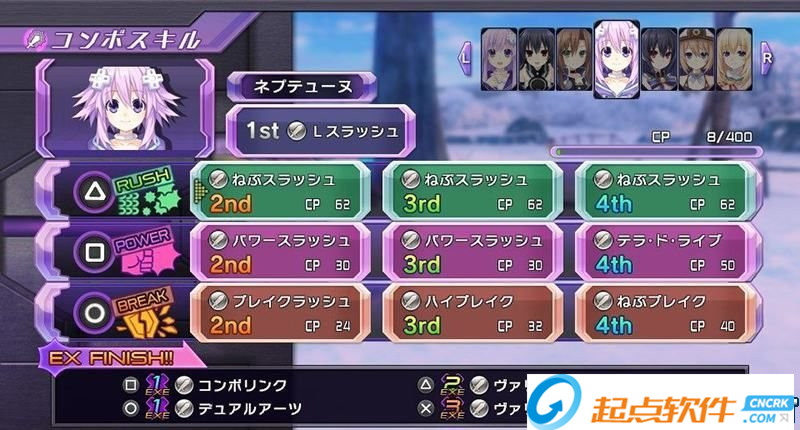Select the コンボリンク EX Finish skill
This screenshot has height=430, width=800.
[x=240, y=385]
